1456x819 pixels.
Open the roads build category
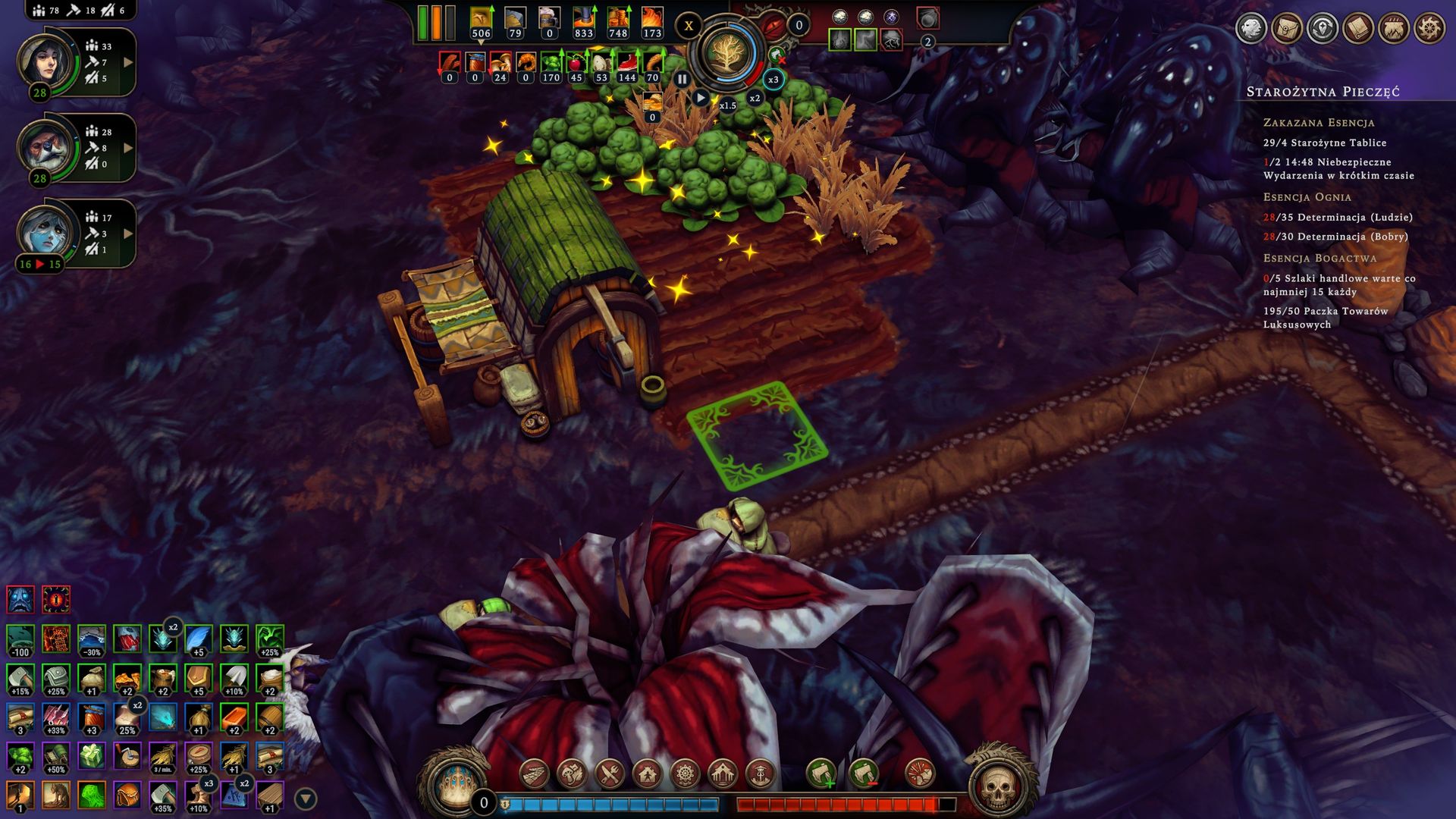[534, 774]
